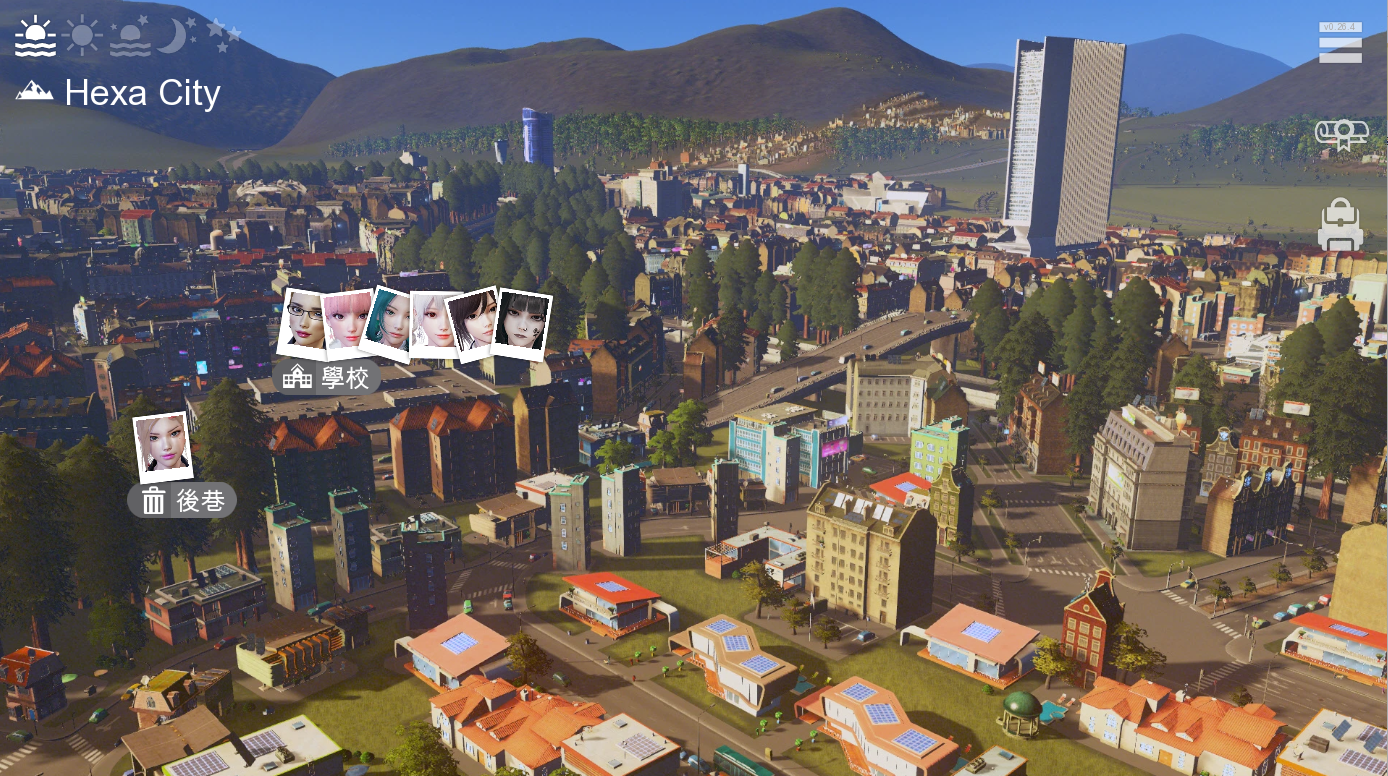Viewport: 1388px width, 776px height.
Task: Select the dark brown-haired girl portrait
Action: pyautogui.click(x=474, y=322)
